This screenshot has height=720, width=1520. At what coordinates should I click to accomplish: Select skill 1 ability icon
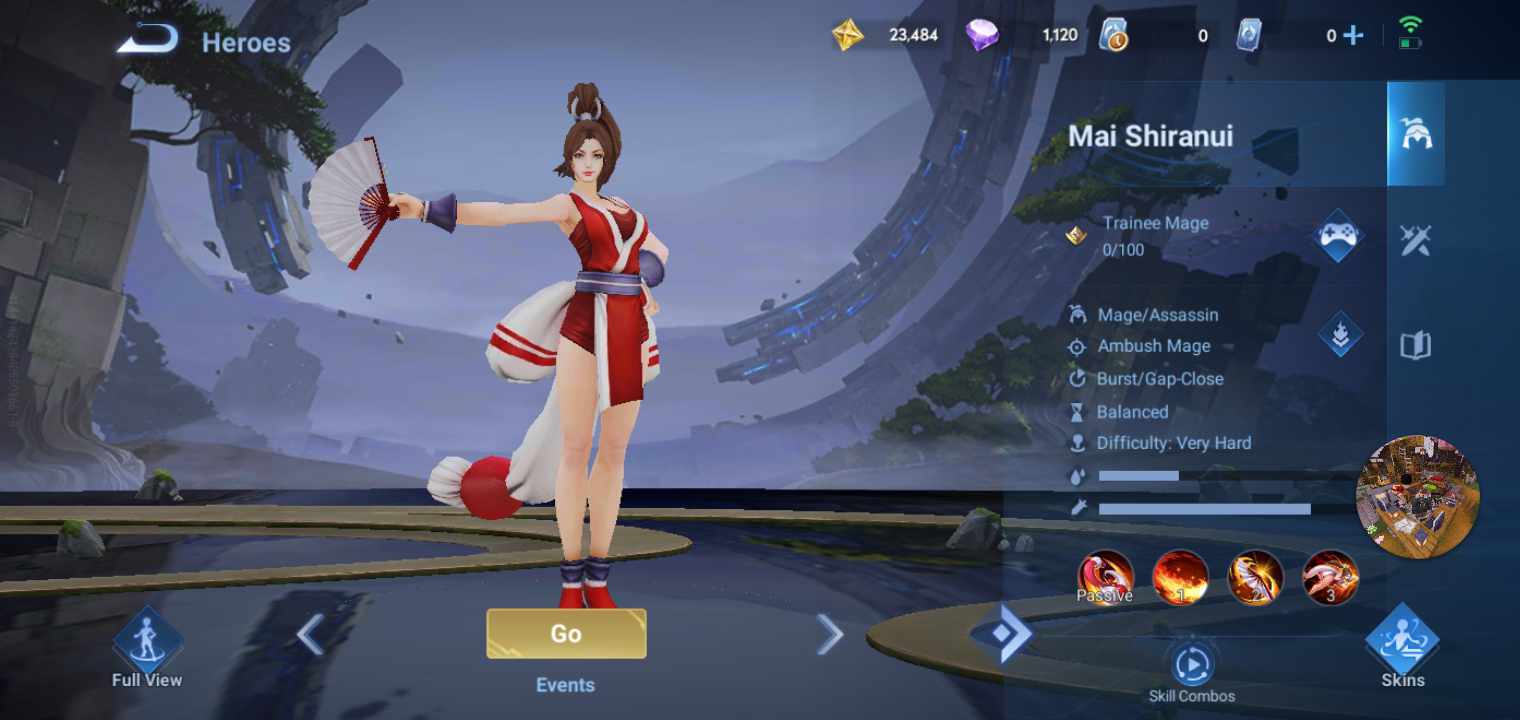pyautogui.click(x=1180, y=578)
